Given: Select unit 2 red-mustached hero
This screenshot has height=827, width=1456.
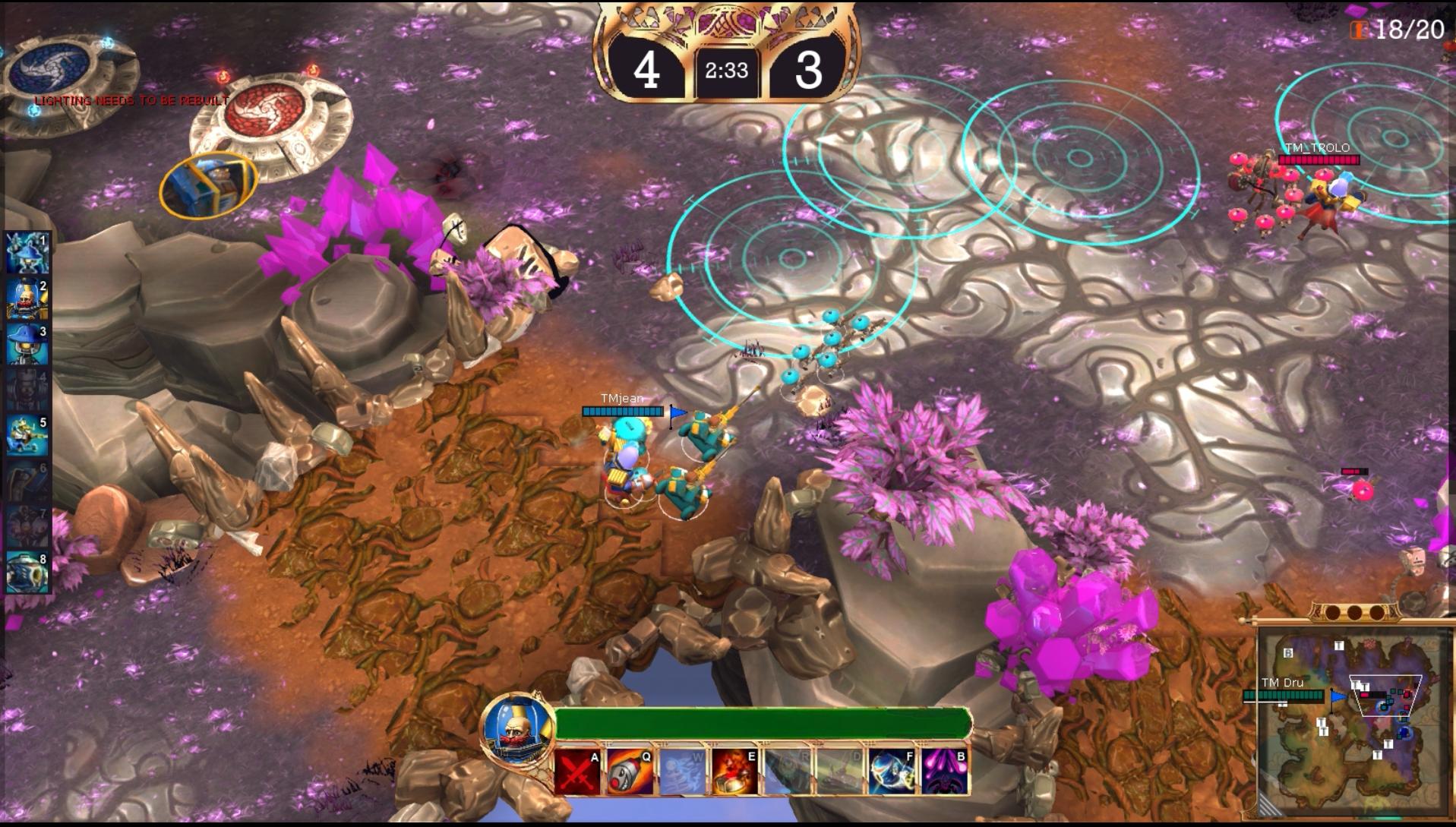Looking at the screenshot, I should click(x=27, y=298).
